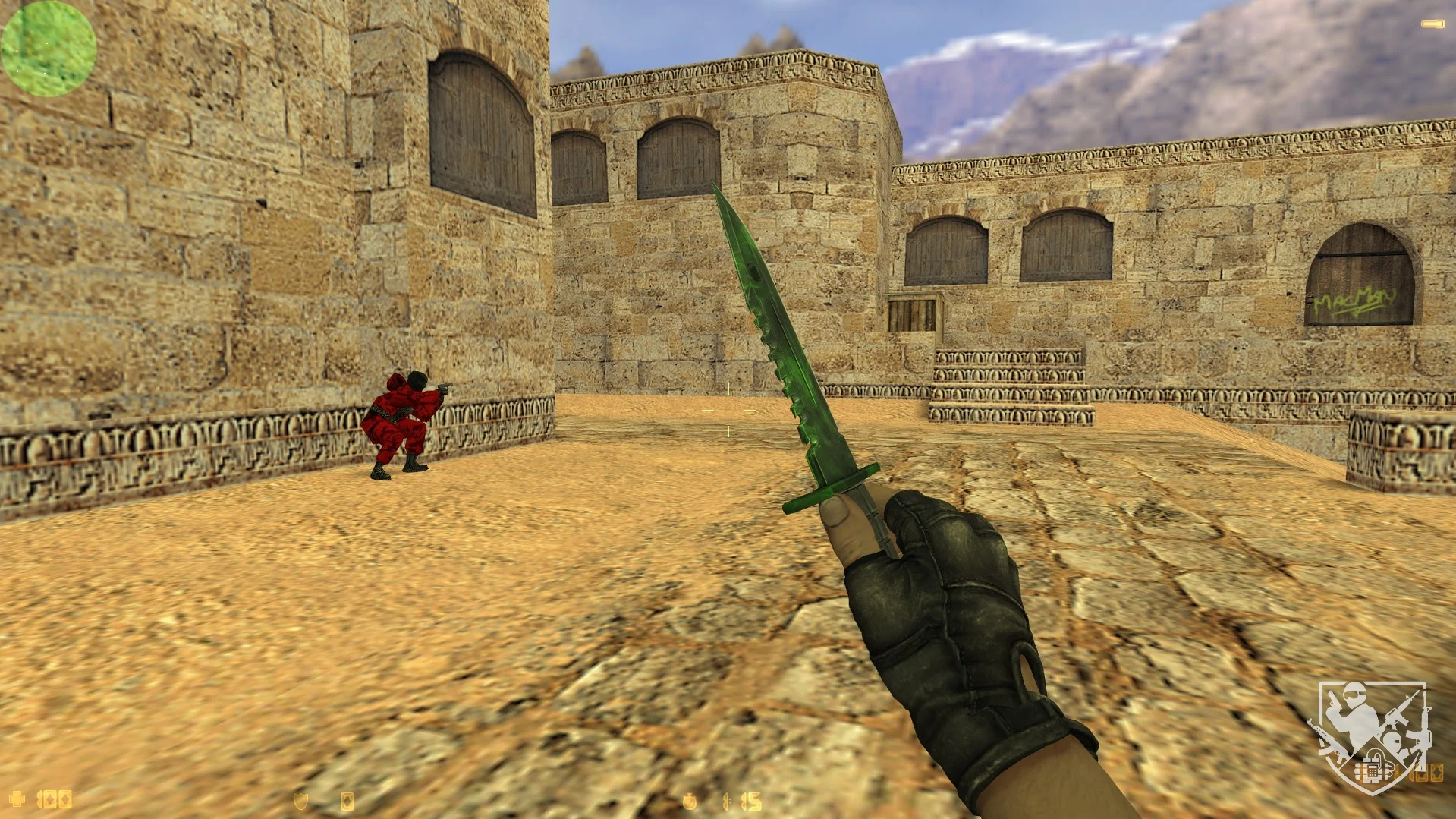Click the round timer stopwatch icon
1456x819 pixels.
[690, 802]
